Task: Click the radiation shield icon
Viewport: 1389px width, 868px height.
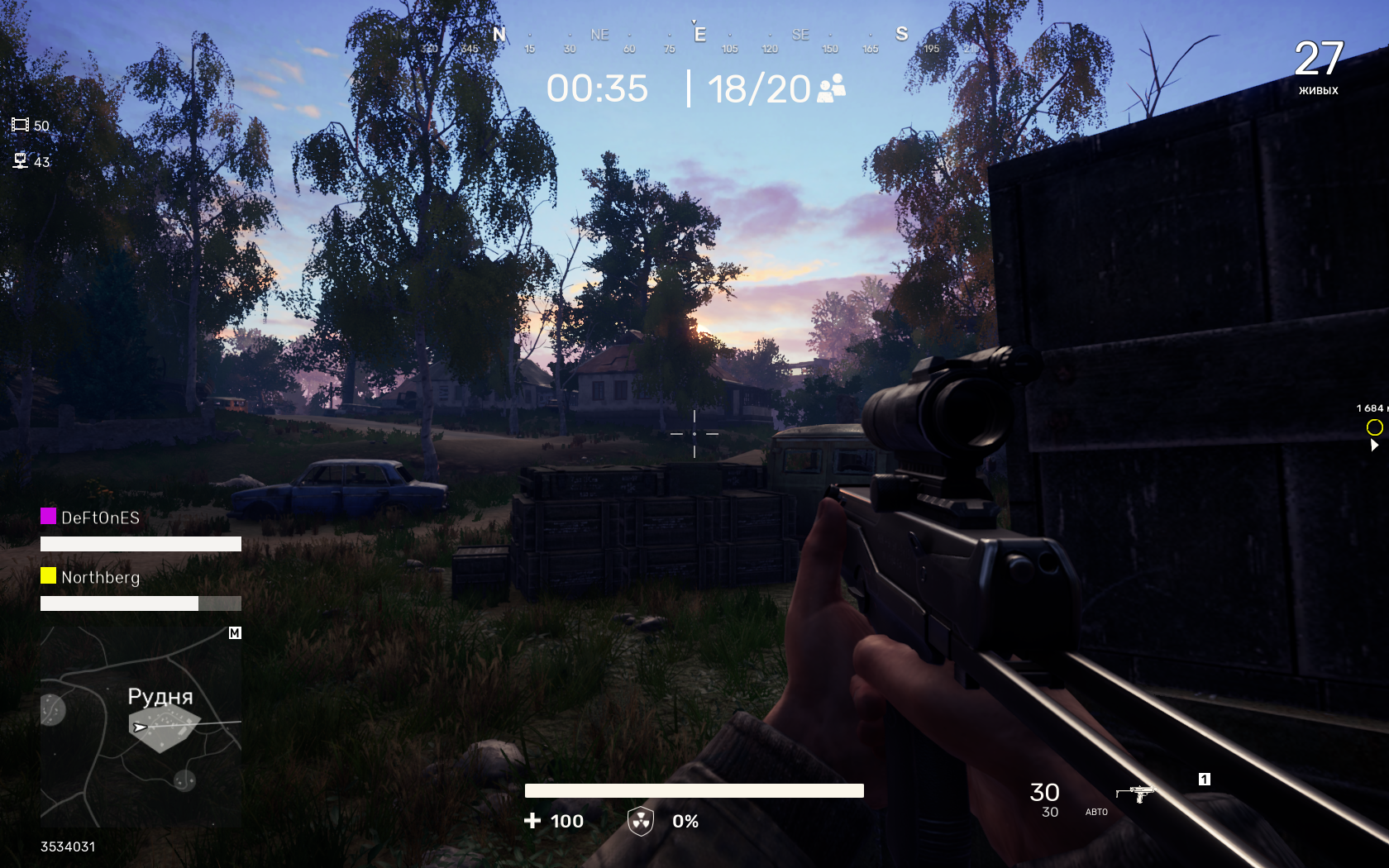Action: [641, 821]
